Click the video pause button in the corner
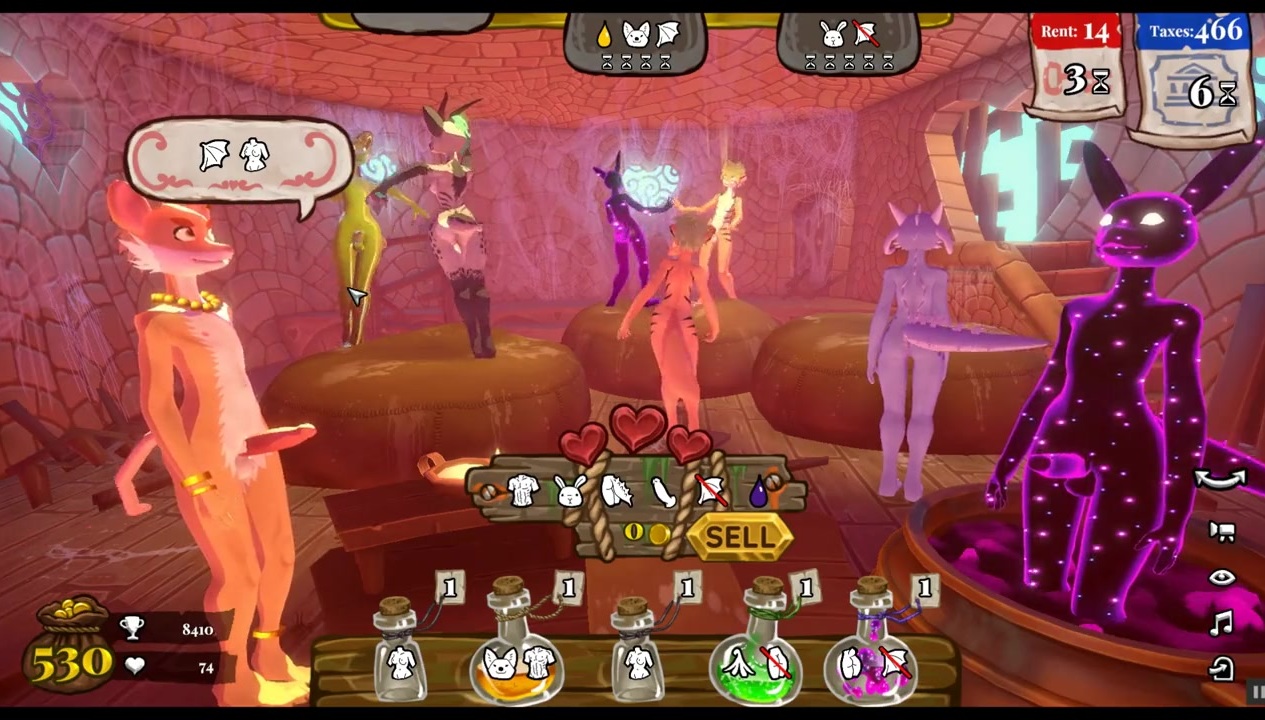Image resolution: width=1265 pixels, height=720 pixels. (1256, 690)
